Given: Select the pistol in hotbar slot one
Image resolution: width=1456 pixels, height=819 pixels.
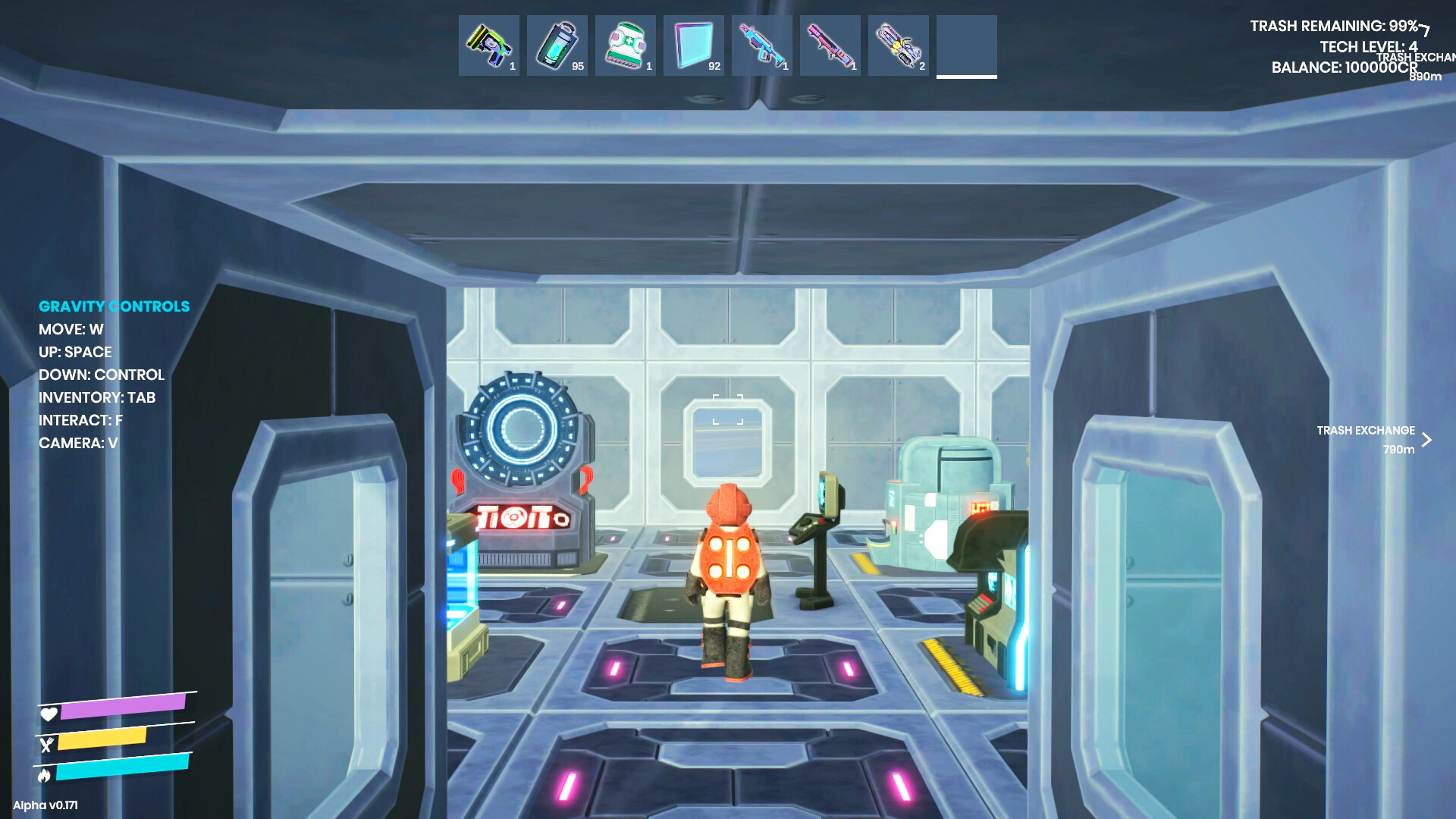Looking at the screenshot, I should pyautogui.click(x=488, y=45).
